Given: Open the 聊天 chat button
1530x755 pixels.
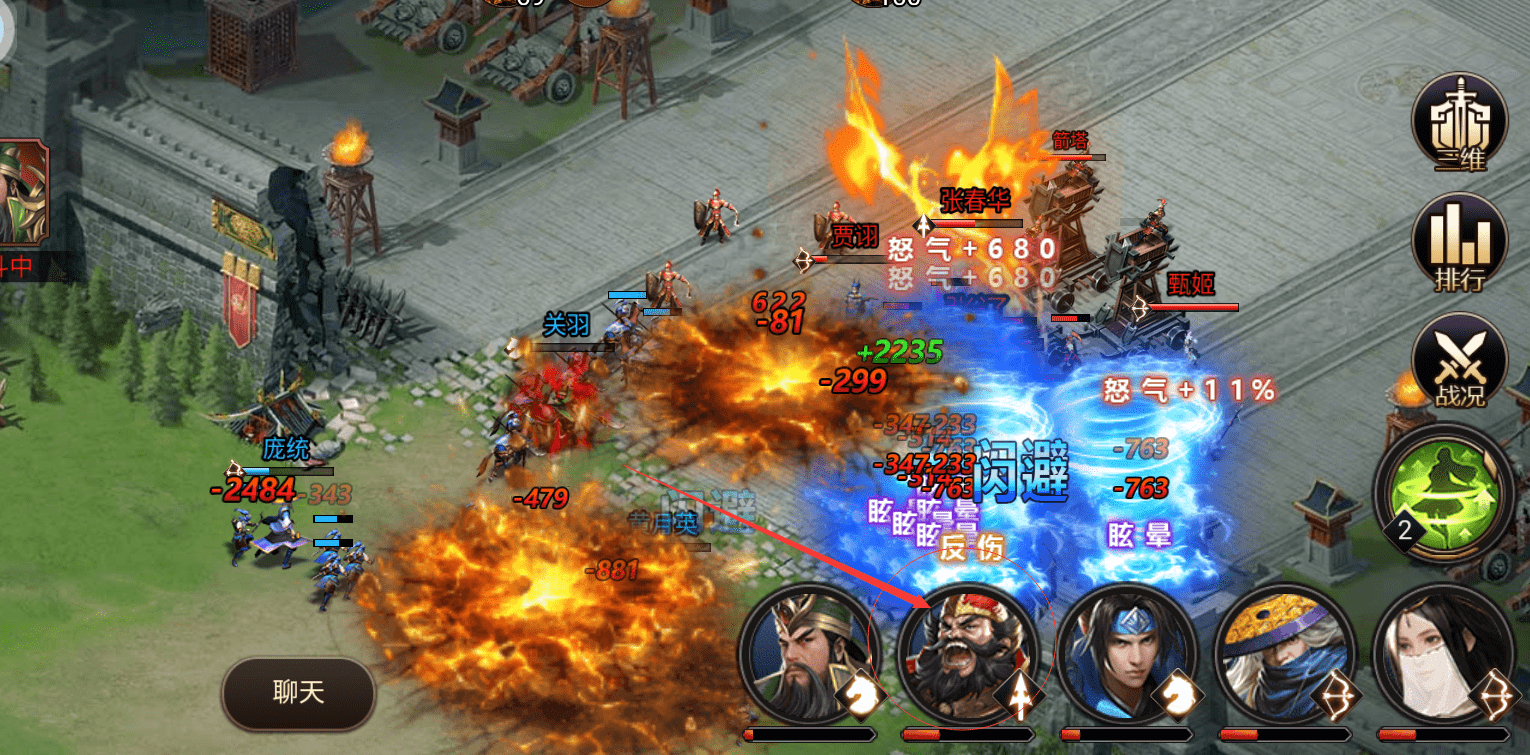Looking at the screenshot, I should [x=298, y=693].
